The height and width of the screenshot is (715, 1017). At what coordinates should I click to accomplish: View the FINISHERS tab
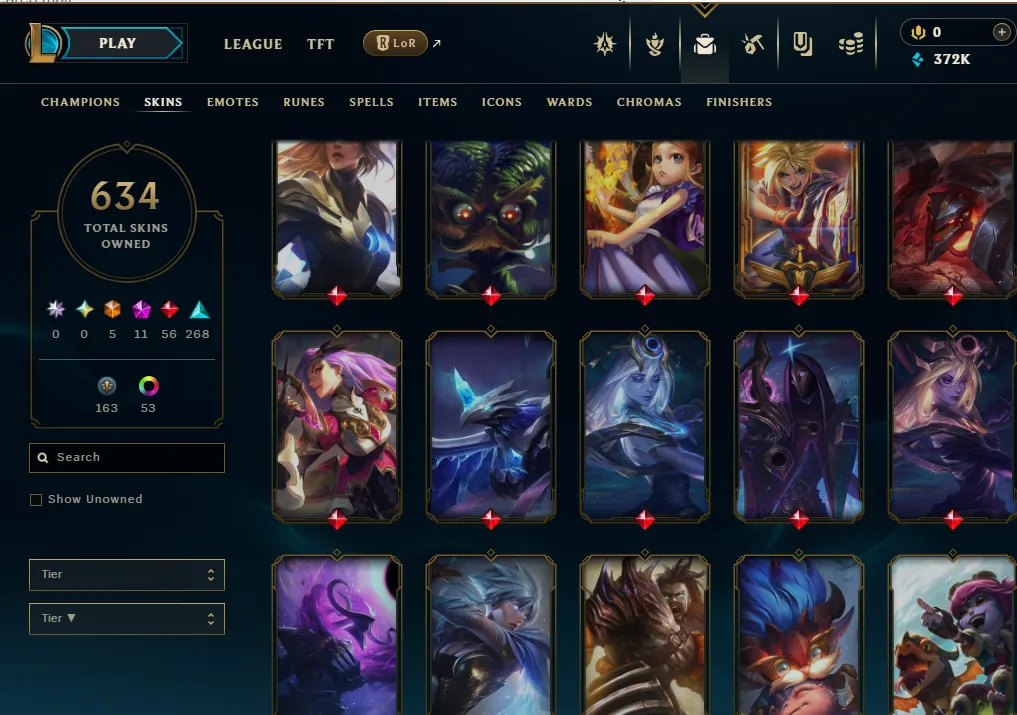click(739, 102)
